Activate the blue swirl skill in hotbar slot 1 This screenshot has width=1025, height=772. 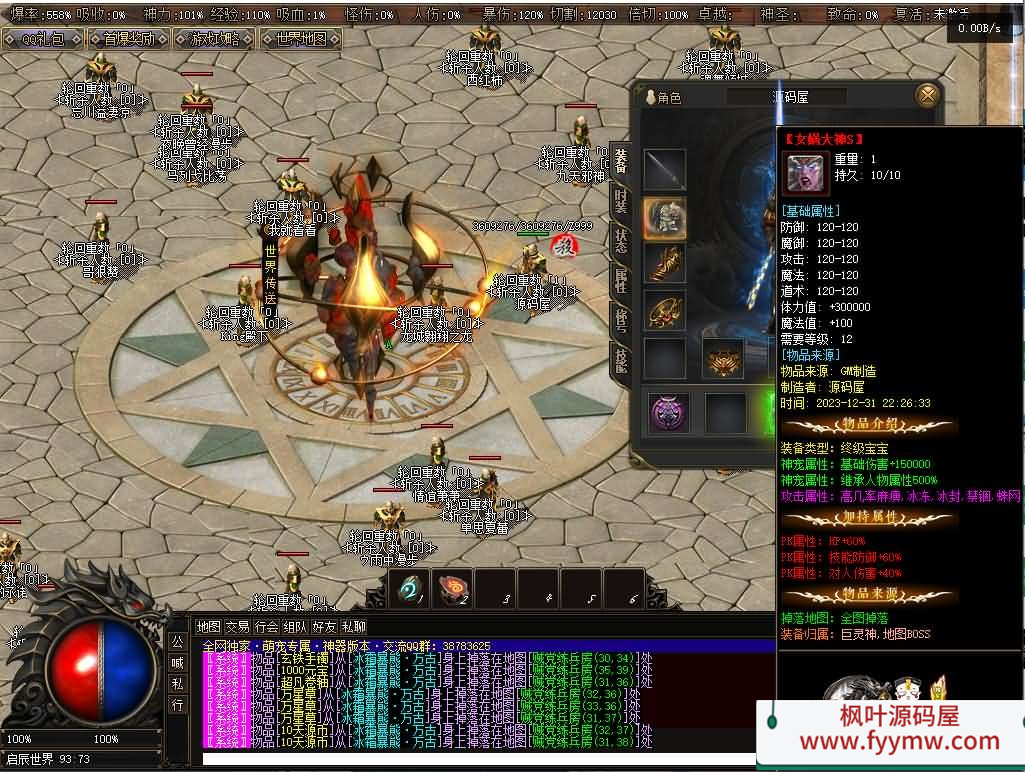pos(409,588)
